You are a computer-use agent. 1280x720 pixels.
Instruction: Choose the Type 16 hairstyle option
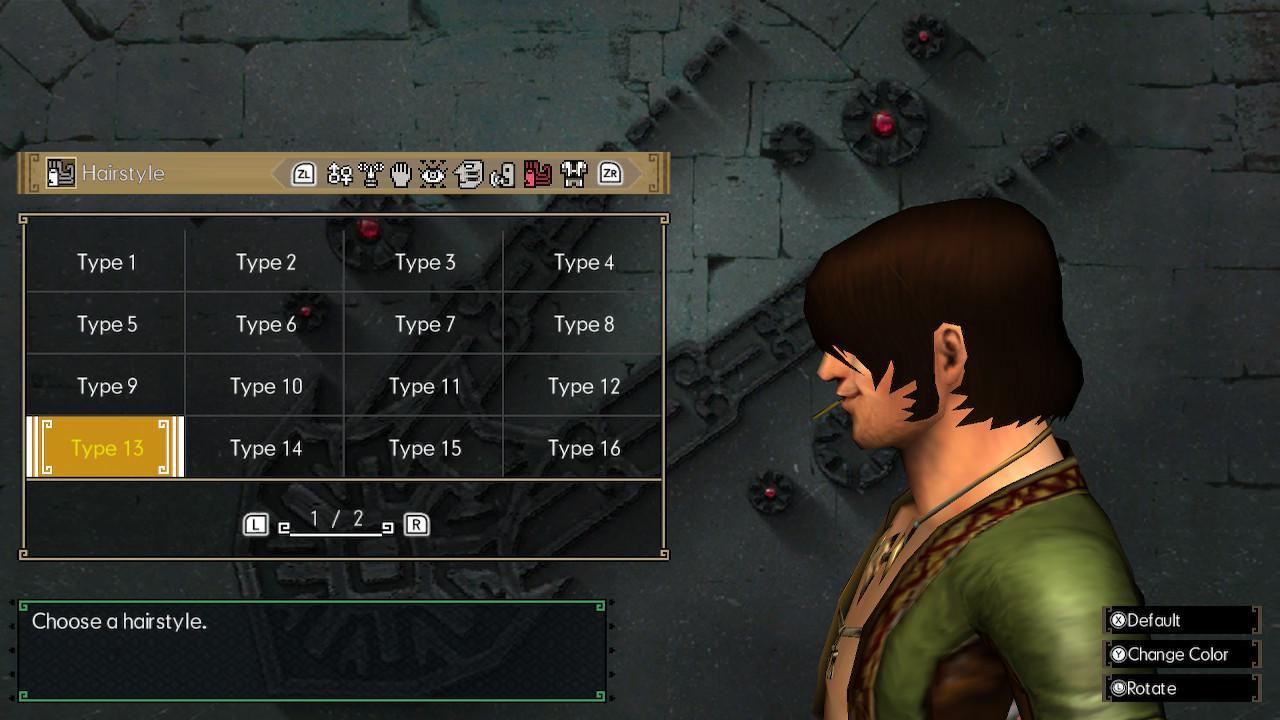click(583, 448)
